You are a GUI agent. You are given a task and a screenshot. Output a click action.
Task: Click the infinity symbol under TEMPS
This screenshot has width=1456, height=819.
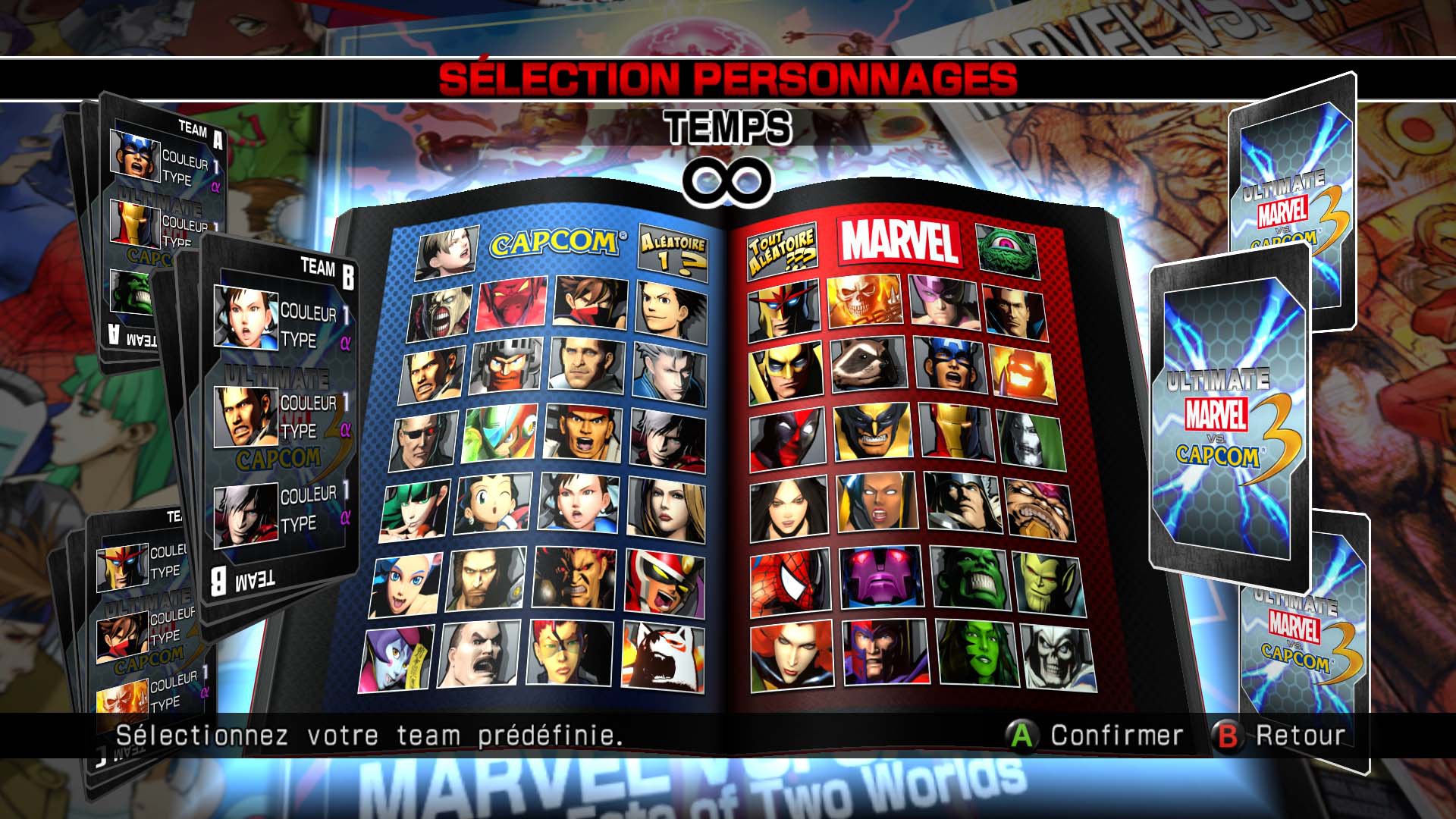728,180
